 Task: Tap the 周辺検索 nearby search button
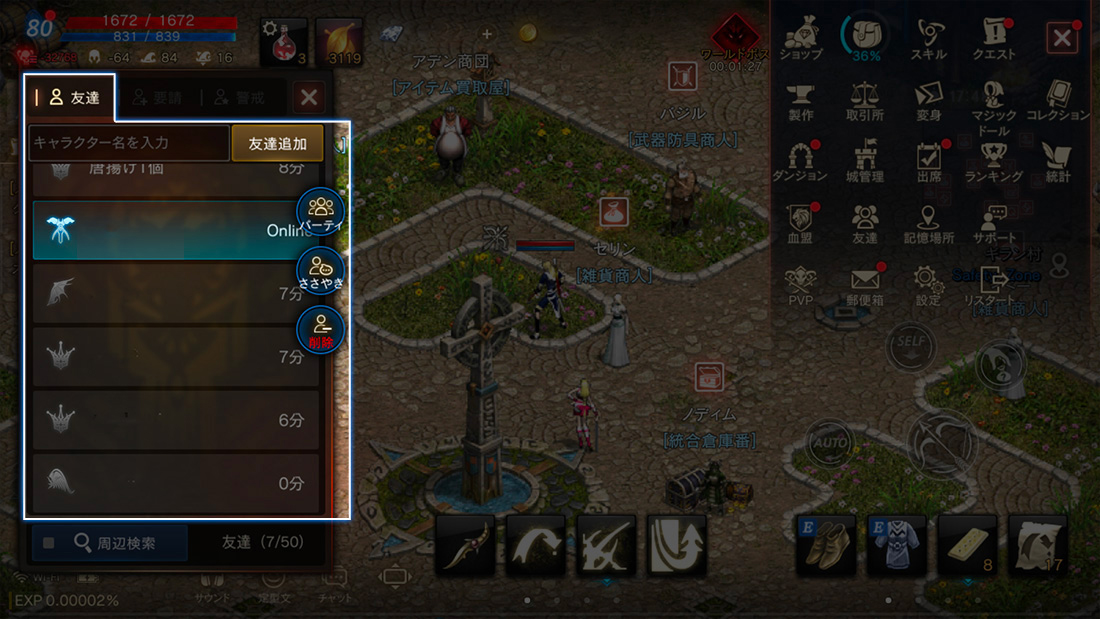pos(109,543)
